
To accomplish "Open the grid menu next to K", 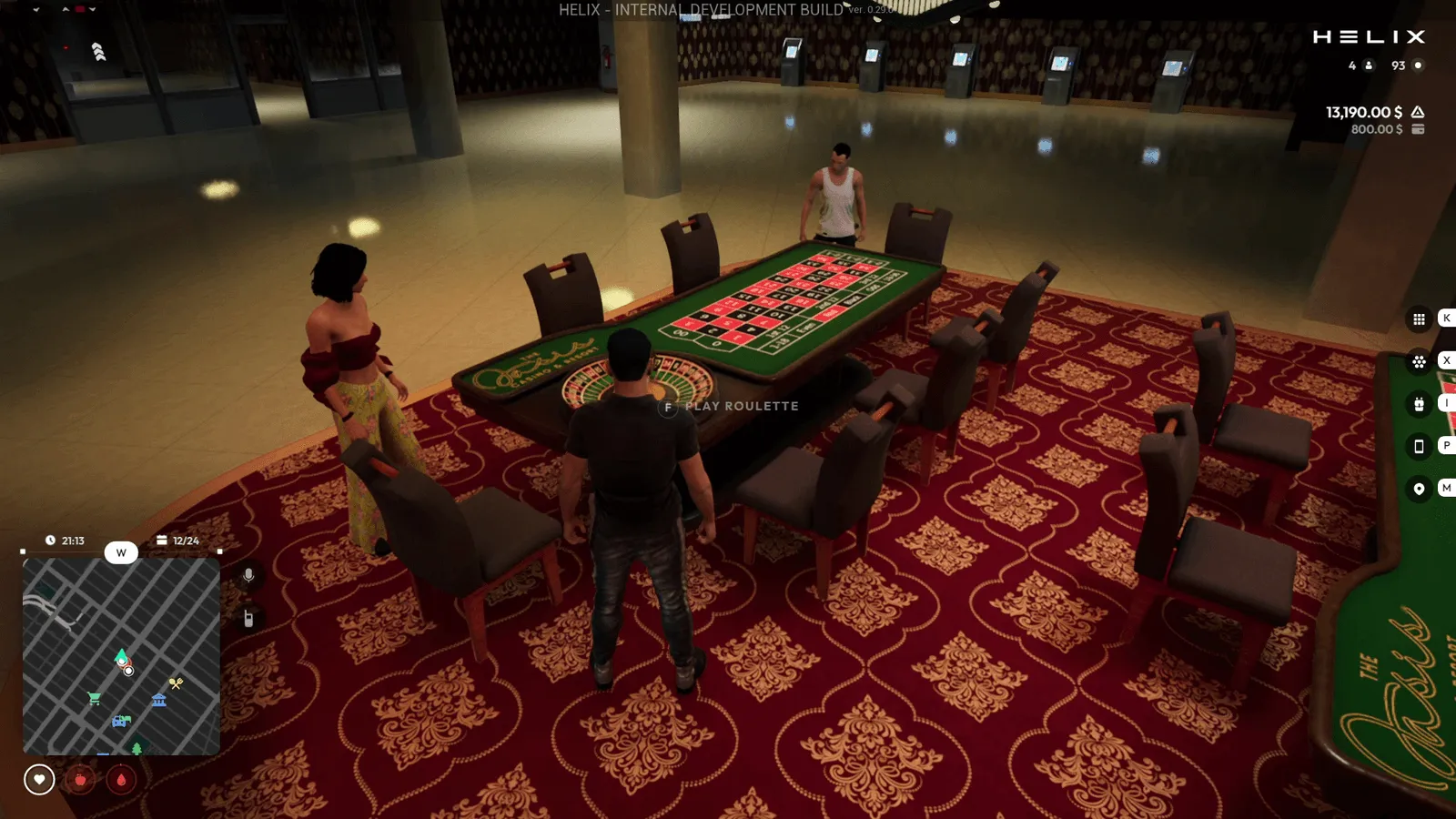I will pyautogui.click(x=1419, y=318).
